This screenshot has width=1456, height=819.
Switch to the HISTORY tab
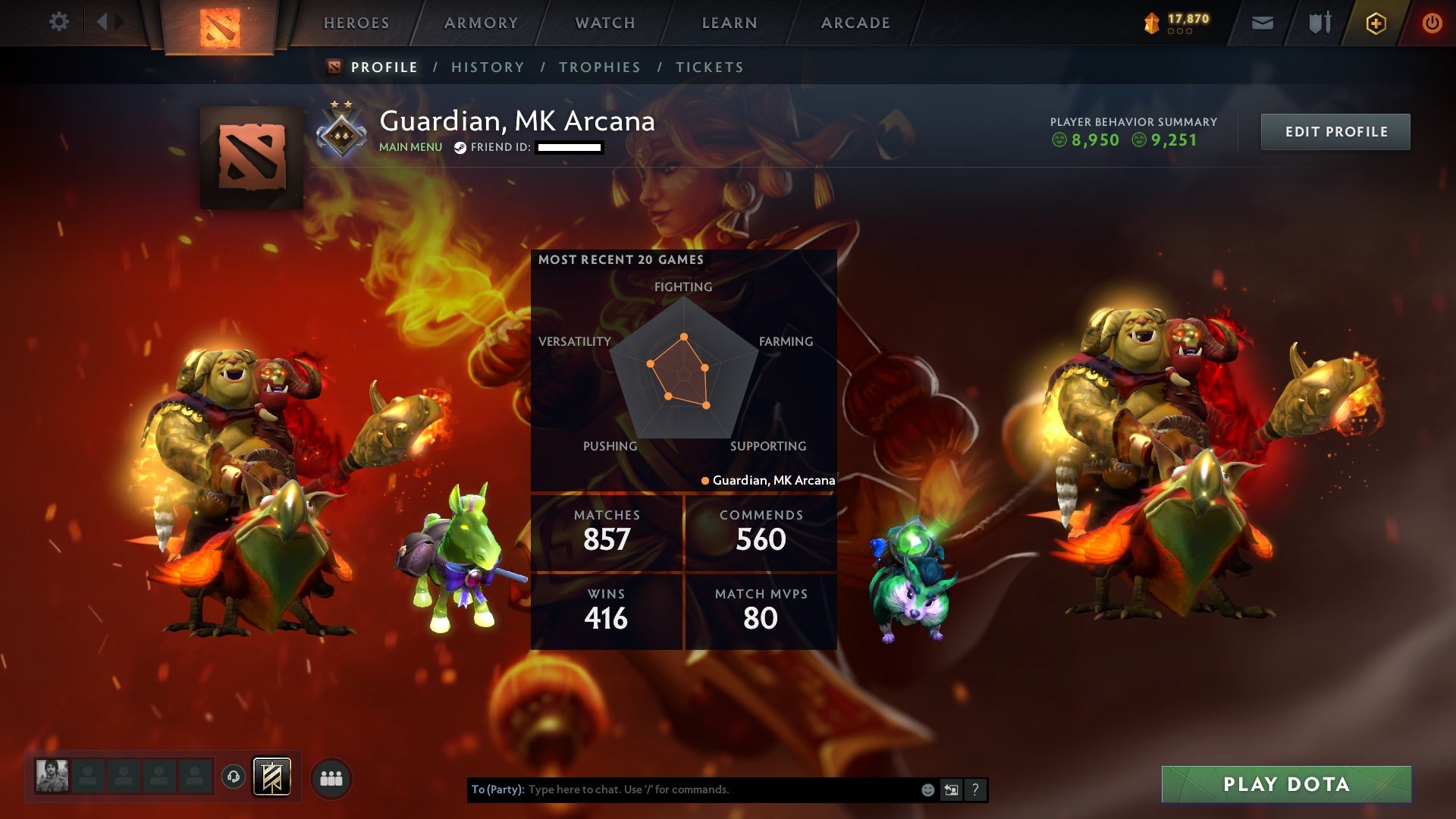[487, 67]
